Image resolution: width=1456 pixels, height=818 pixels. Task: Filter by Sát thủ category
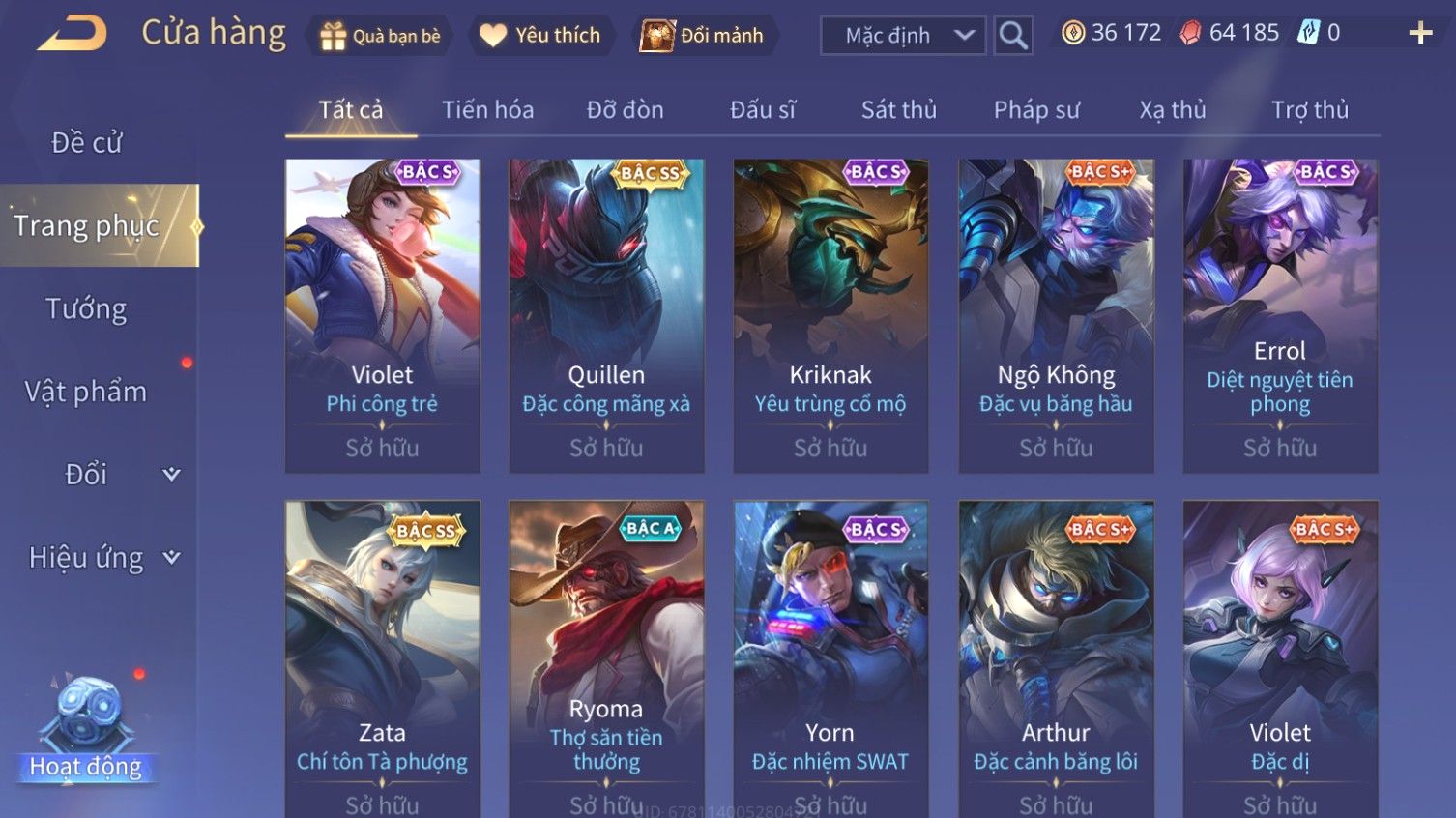(898, 110)
